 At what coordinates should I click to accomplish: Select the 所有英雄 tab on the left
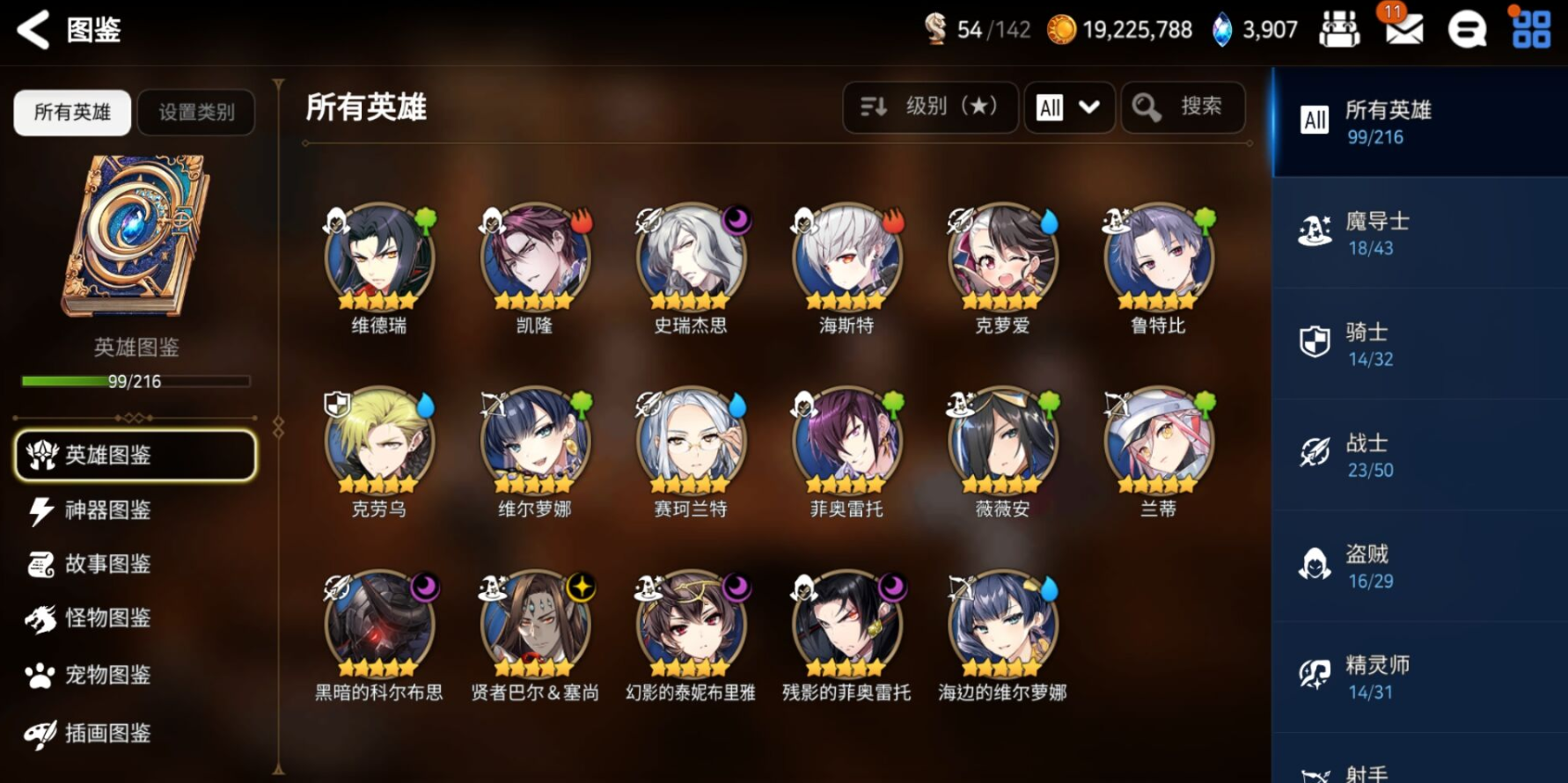[x=71, y=113]
